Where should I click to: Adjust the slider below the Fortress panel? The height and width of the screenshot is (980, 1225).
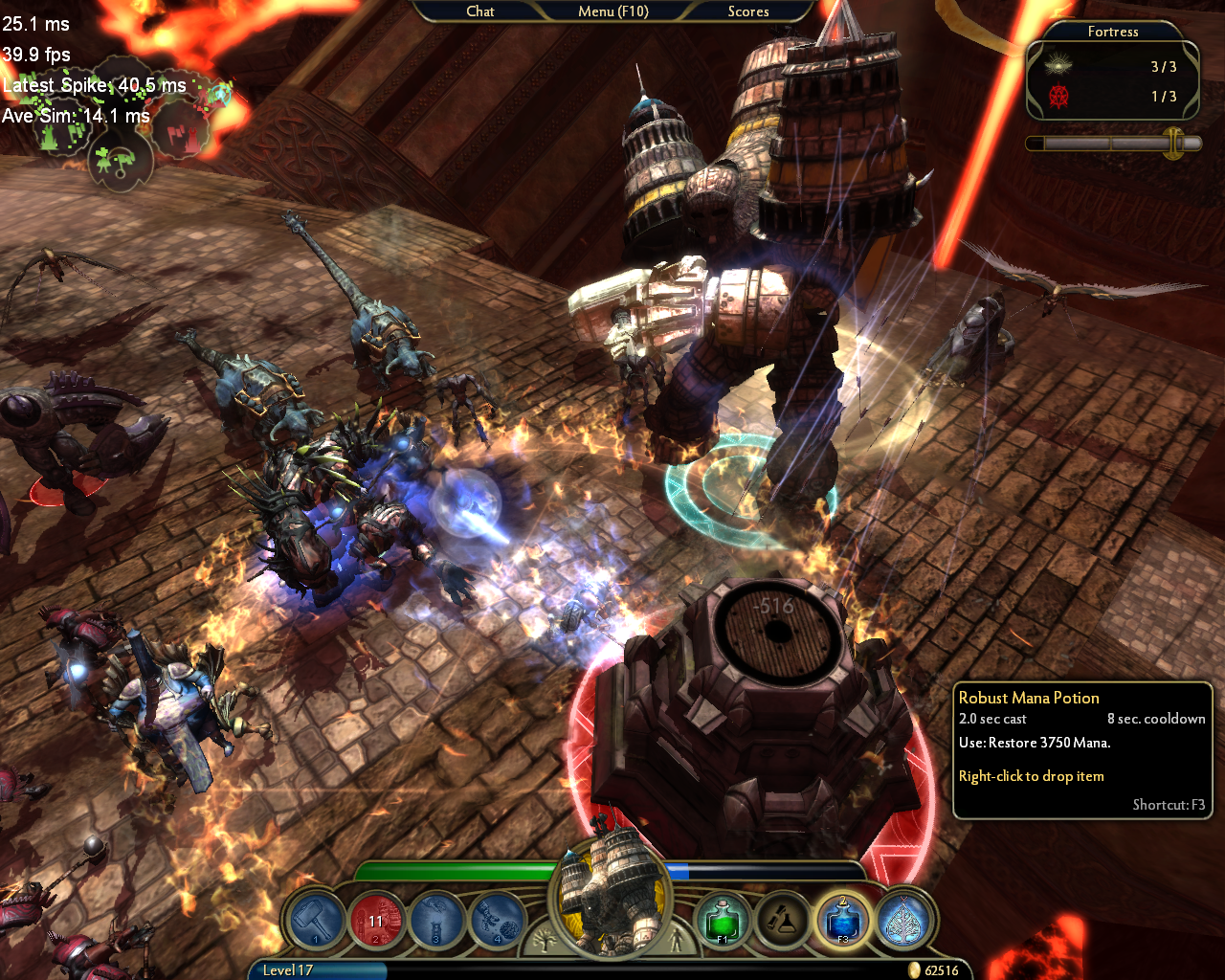(1173, 144)
